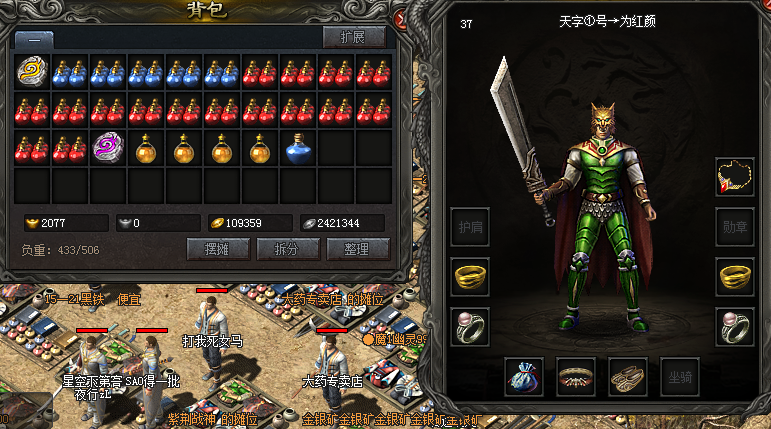Screen dimensions: 771x429
Task: Select the belt equipment slot
Action: coord(576,377)
